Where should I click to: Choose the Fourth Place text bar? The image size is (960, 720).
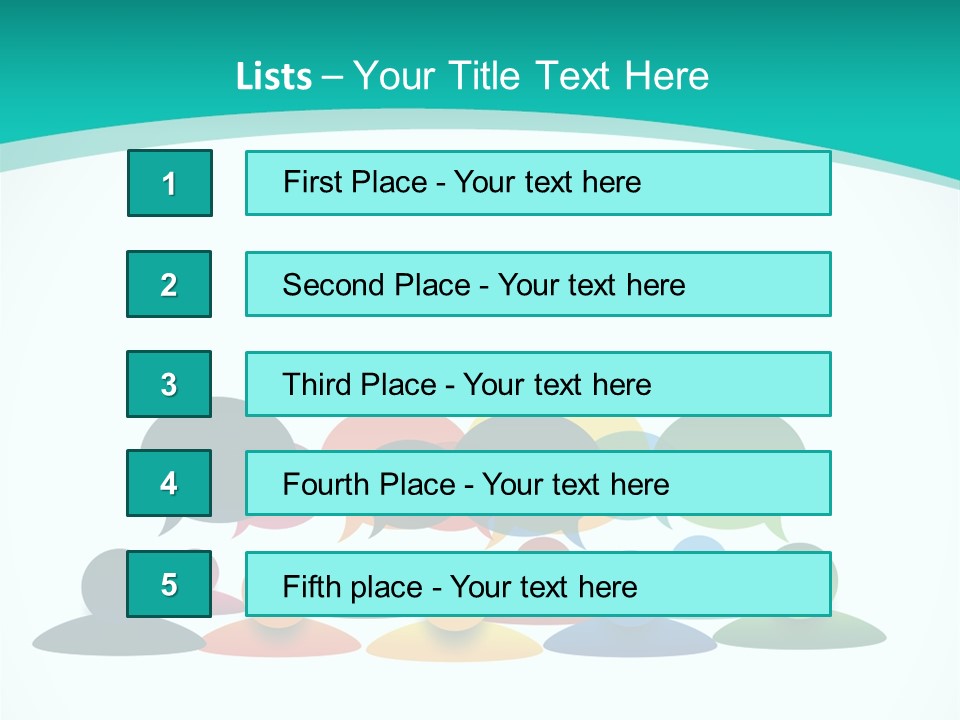tap(538, 484)
